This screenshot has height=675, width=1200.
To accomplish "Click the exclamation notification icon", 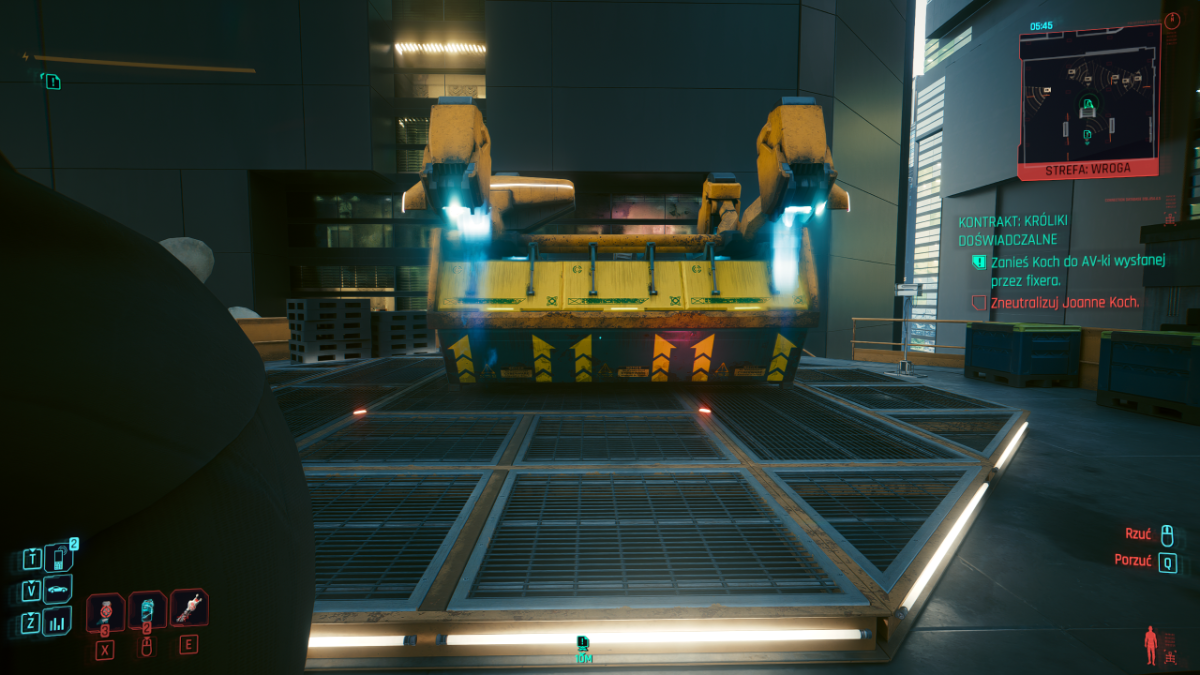I will tap(51, 81).
